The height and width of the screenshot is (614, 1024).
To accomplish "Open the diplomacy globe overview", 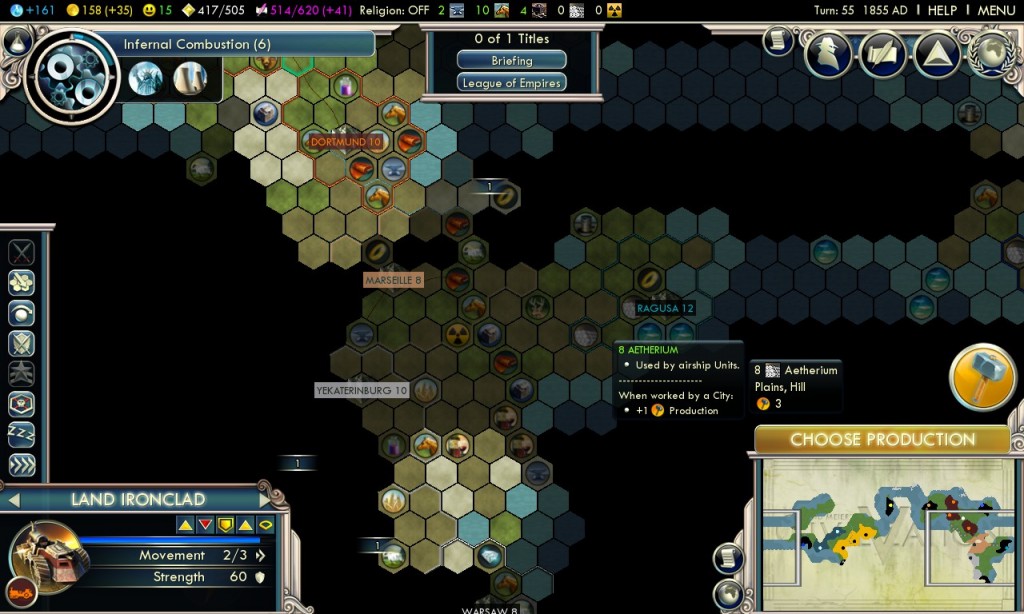I will (x=991, y=54).
